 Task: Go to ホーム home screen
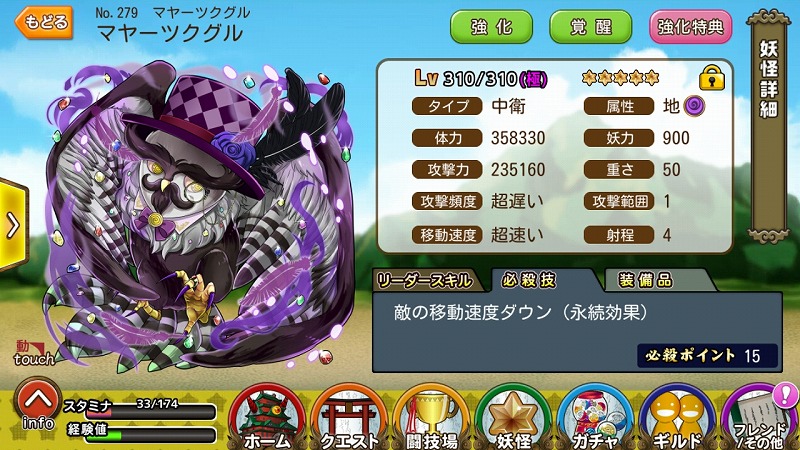click(266, 415)
